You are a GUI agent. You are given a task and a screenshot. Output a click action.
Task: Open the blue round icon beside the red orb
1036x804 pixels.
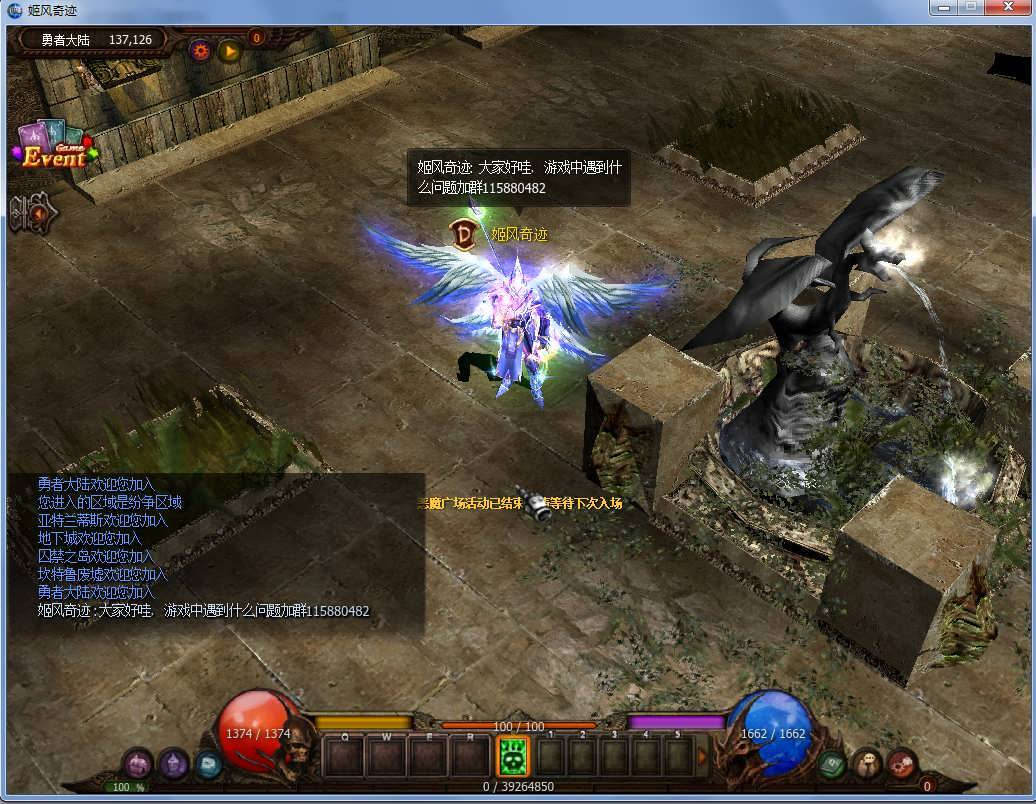tap(208, 764)
